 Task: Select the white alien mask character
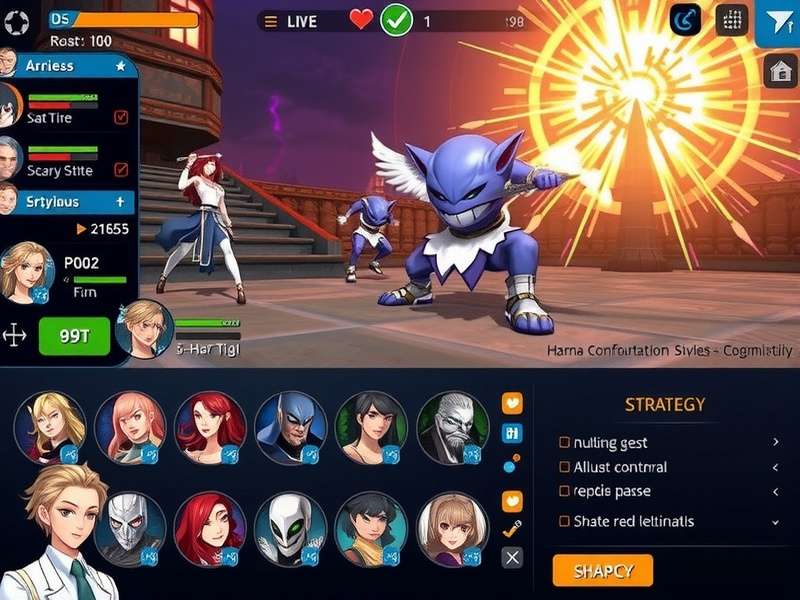point(290,529)
